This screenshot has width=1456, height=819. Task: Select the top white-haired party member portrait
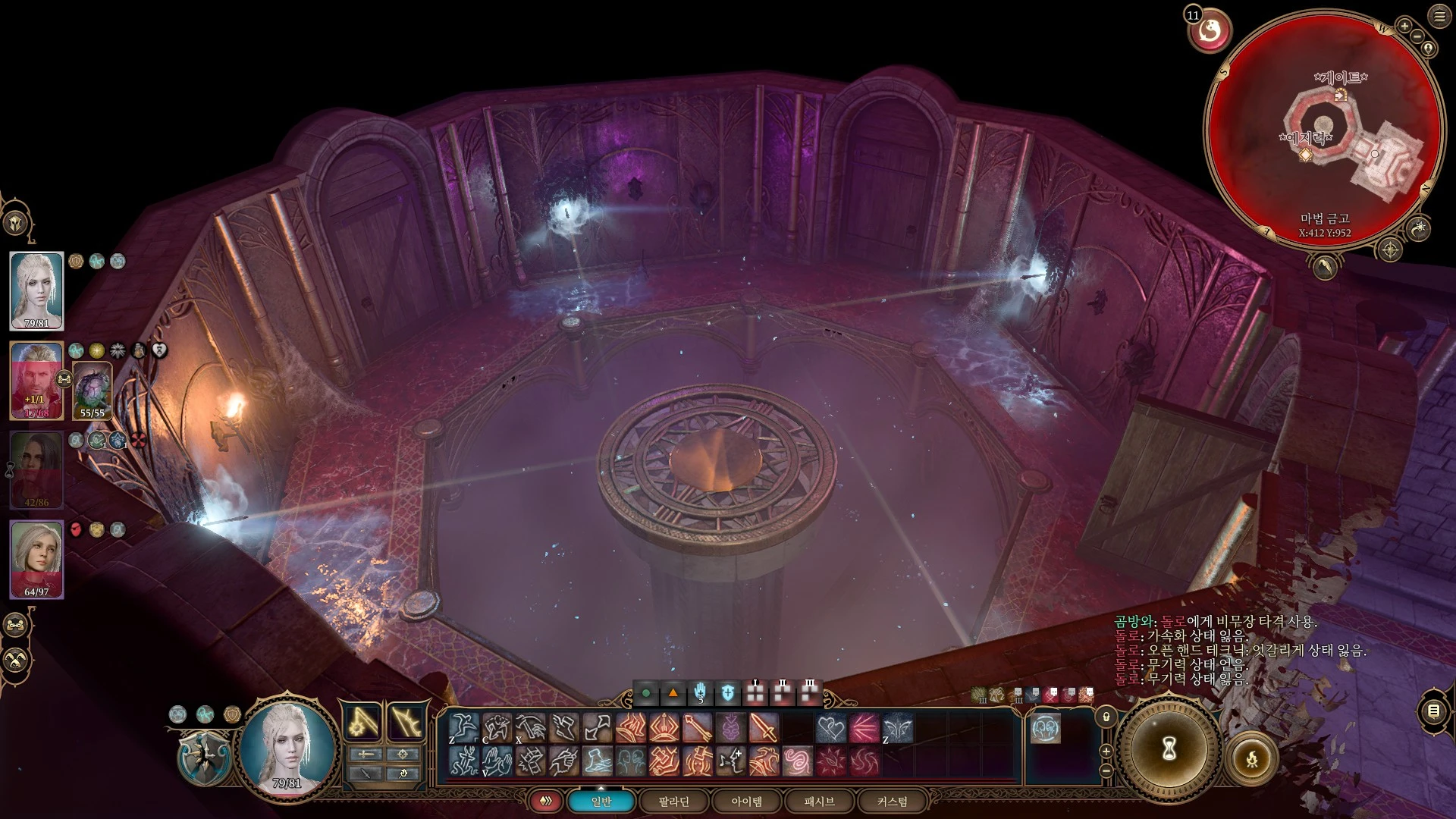click(36, 291)
